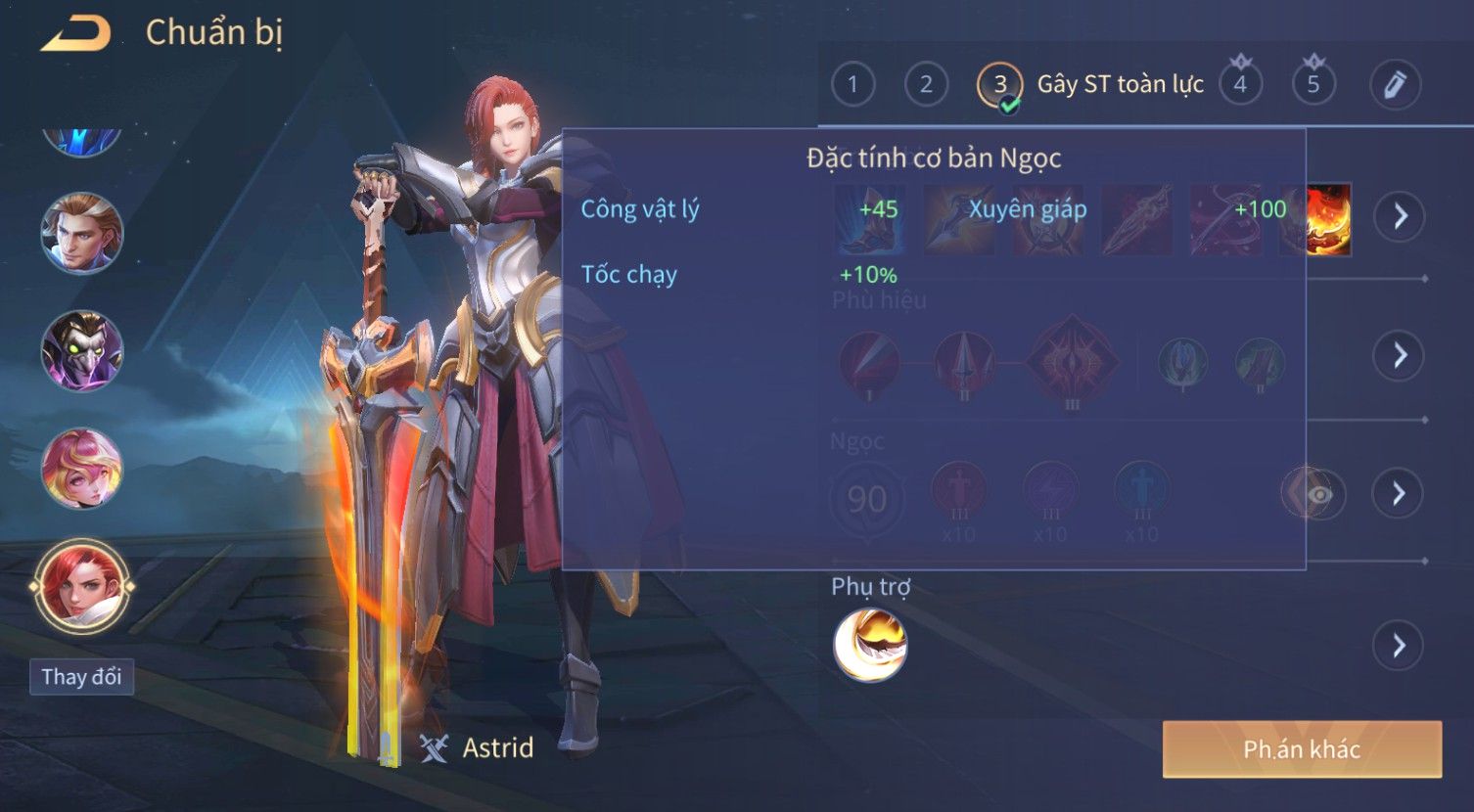
Task: Click the Thay đổi hero button
Action: (81, 677)
